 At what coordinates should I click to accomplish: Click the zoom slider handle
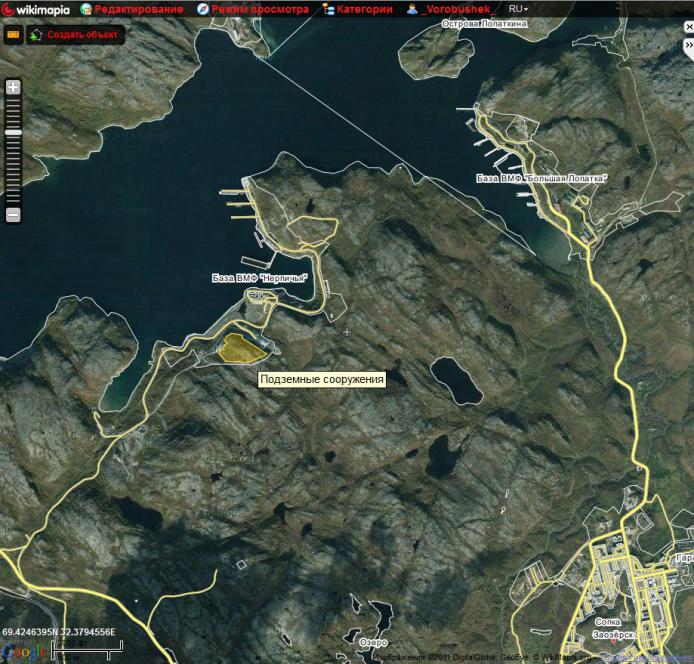click(13, 132)
